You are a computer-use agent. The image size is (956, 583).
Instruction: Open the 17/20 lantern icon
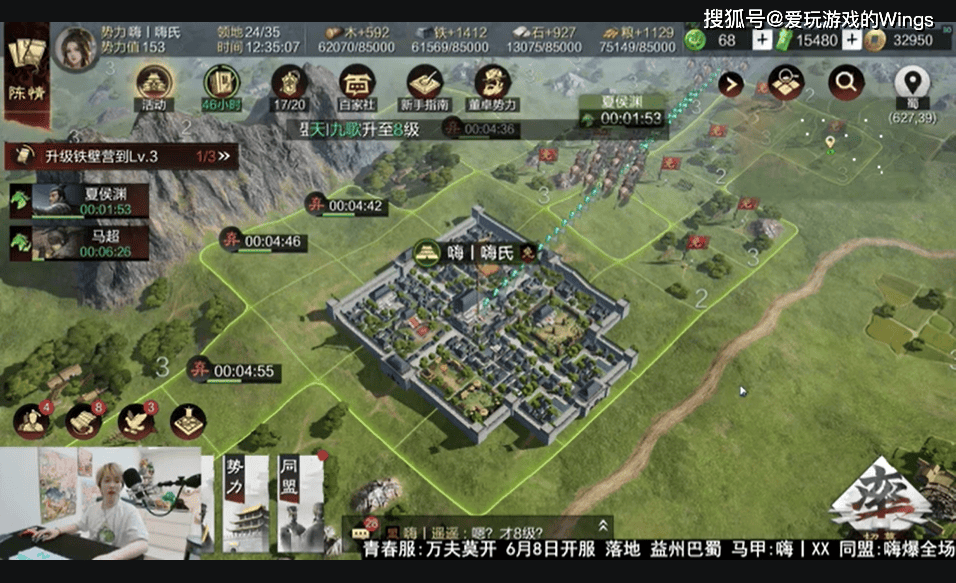pyautogui.click(x=289, y=85)
